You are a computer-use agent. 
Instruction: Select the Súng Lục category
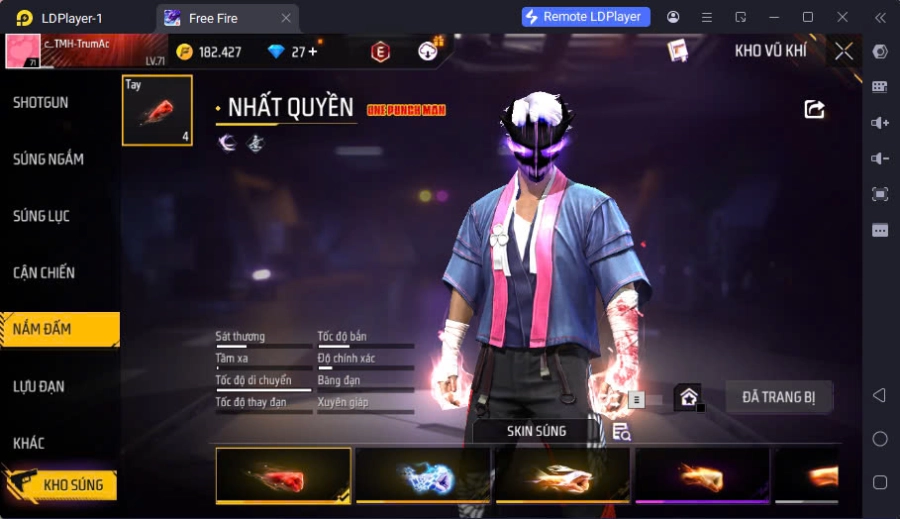pyautogui.click(x=41, y=216)
